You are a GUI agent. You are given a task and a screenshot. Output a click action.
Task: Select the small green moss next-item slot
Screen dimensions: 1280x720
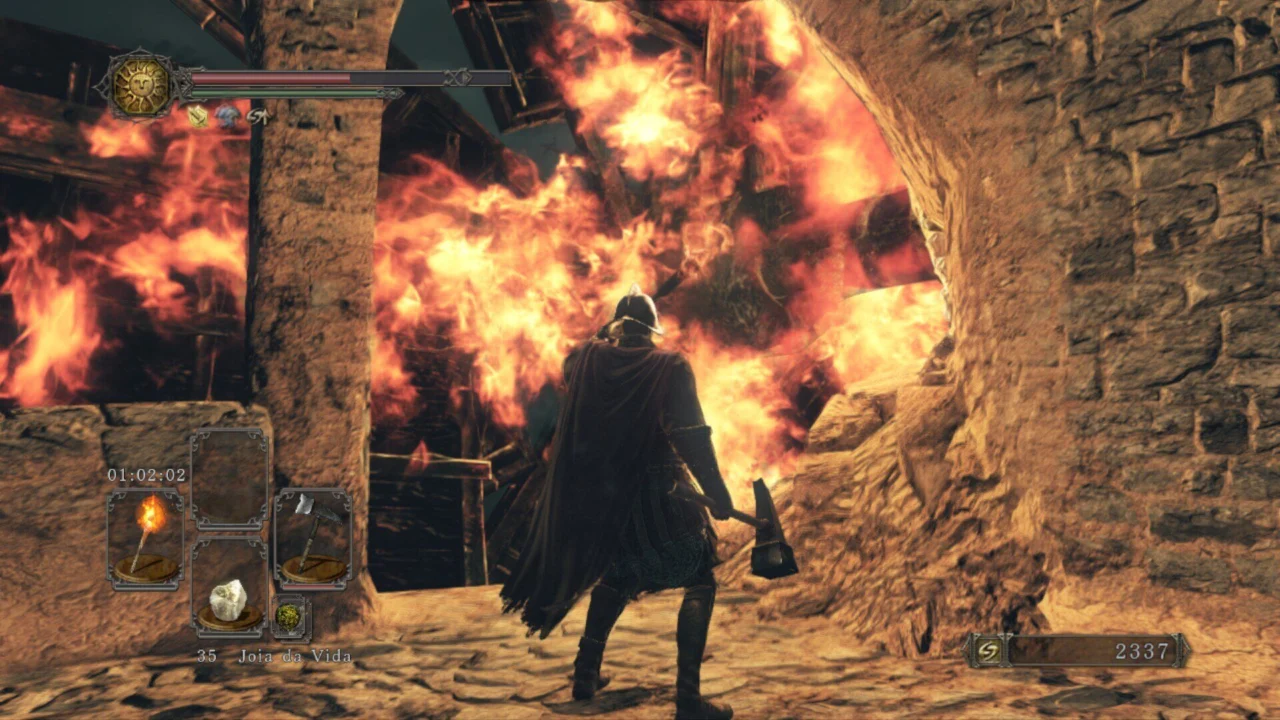290,617
